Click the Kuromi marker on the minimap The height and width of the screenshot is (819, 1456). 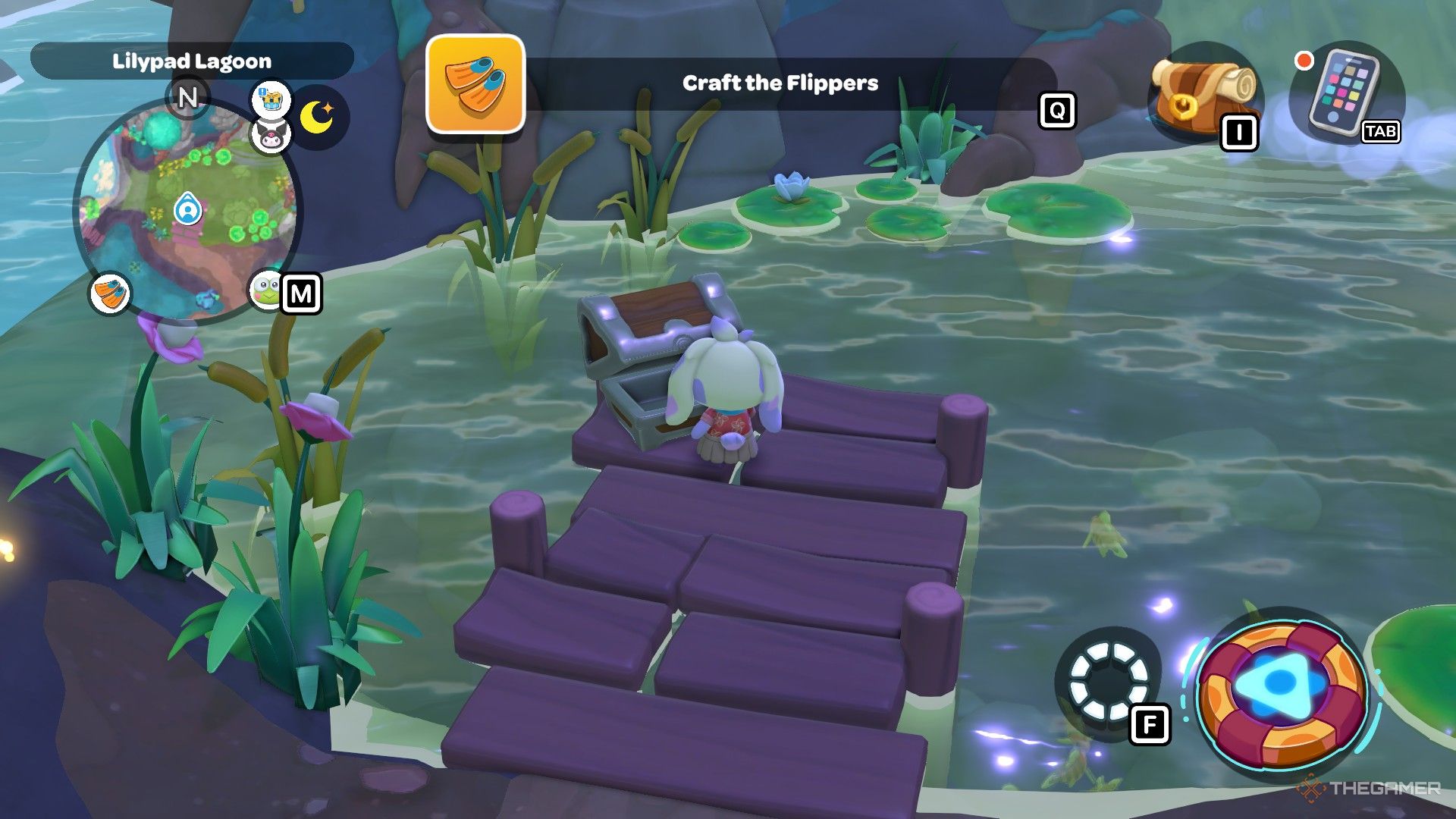click(x=270, y=136)
